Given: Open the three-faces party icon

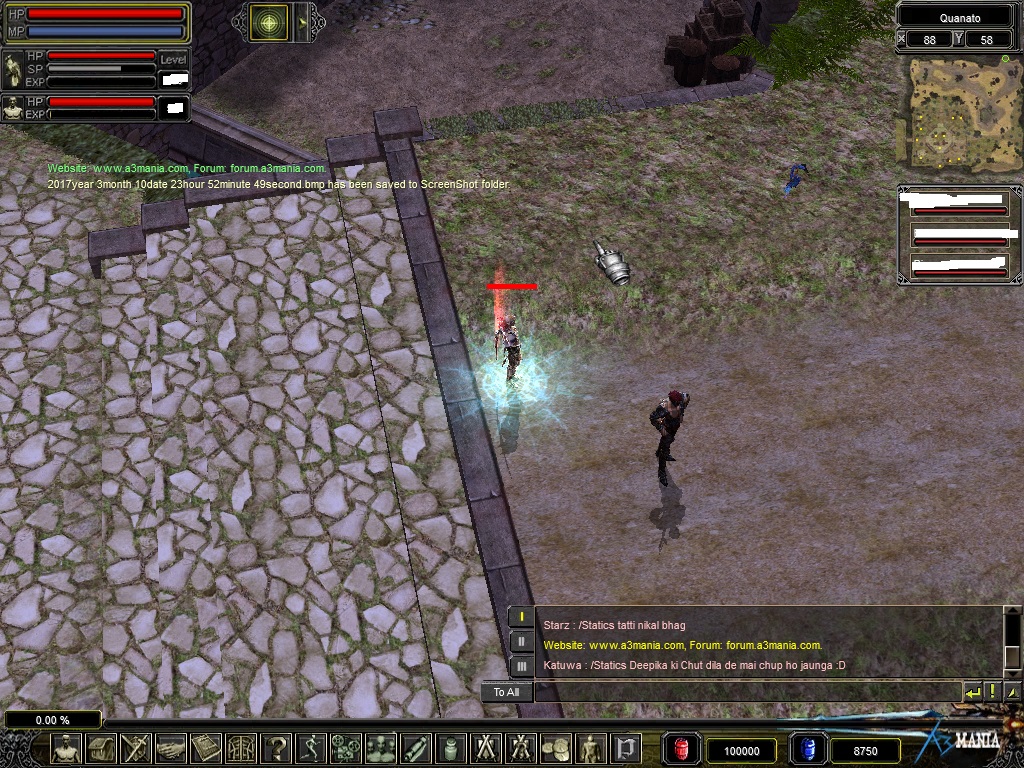Looking at the screenshot, I should (381, 748).
